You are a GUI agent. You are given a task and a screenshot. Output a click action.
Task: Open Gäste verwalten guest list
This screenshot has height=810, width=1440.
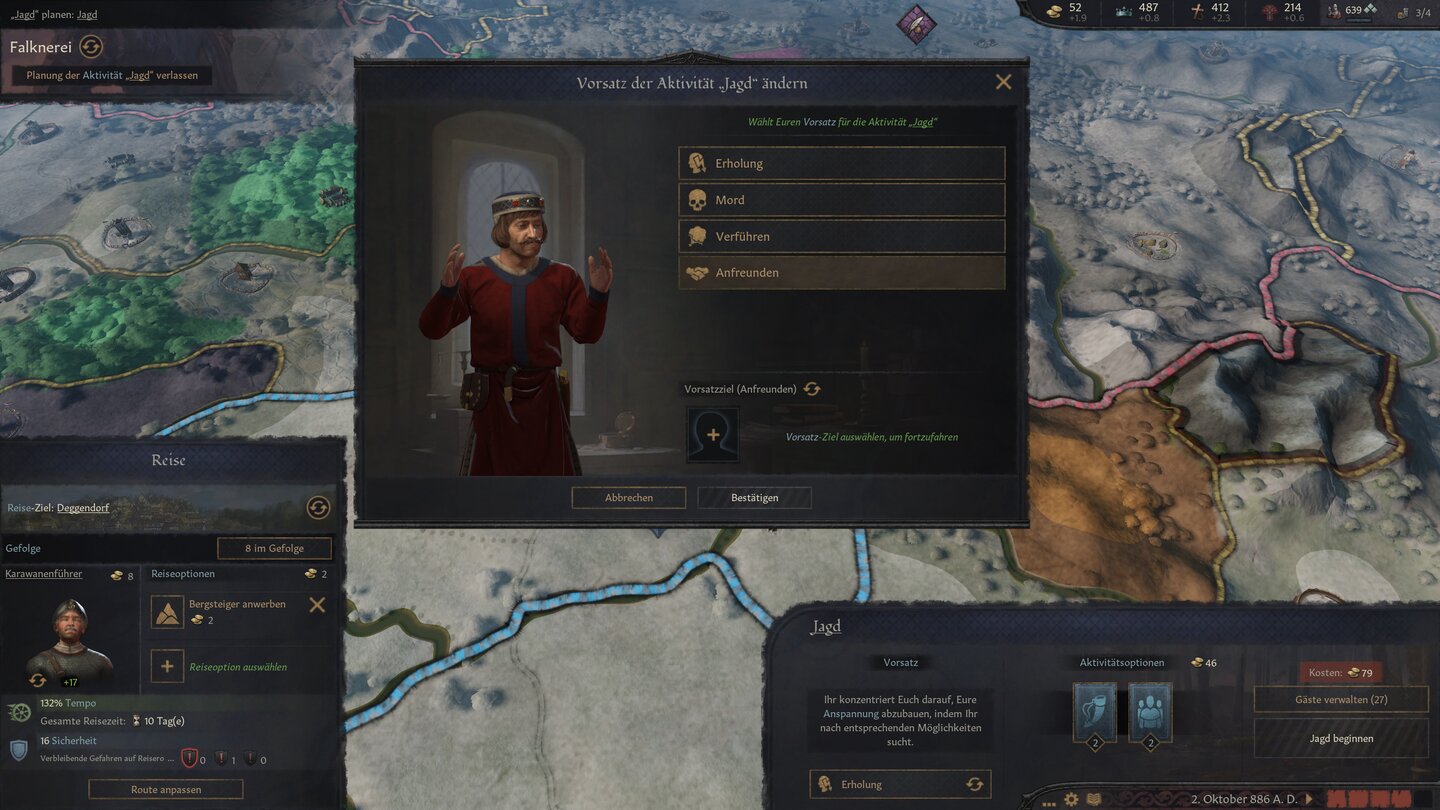1341,700
